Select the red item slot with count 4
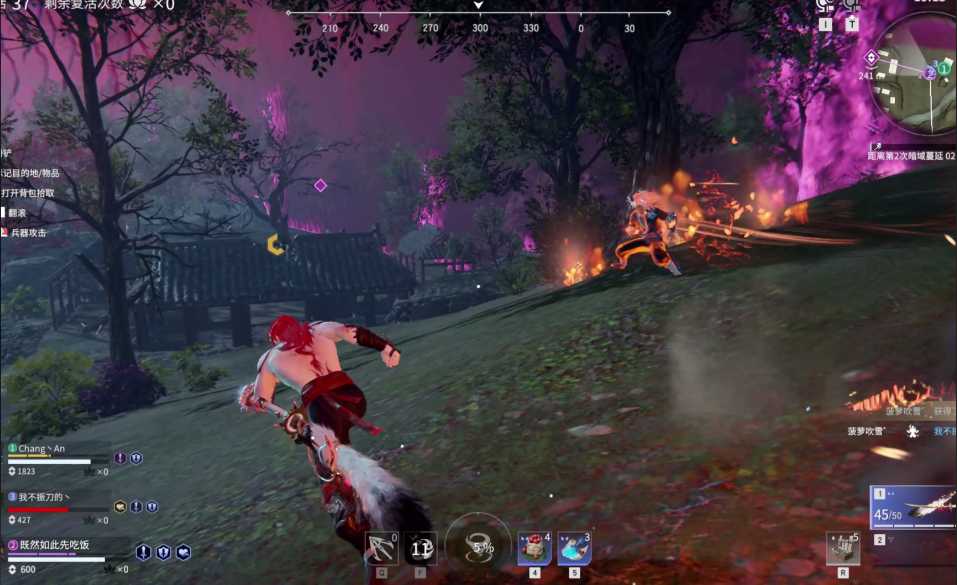Image resolution: width=957 pixels, height=585 pixels. click(533, 549)
